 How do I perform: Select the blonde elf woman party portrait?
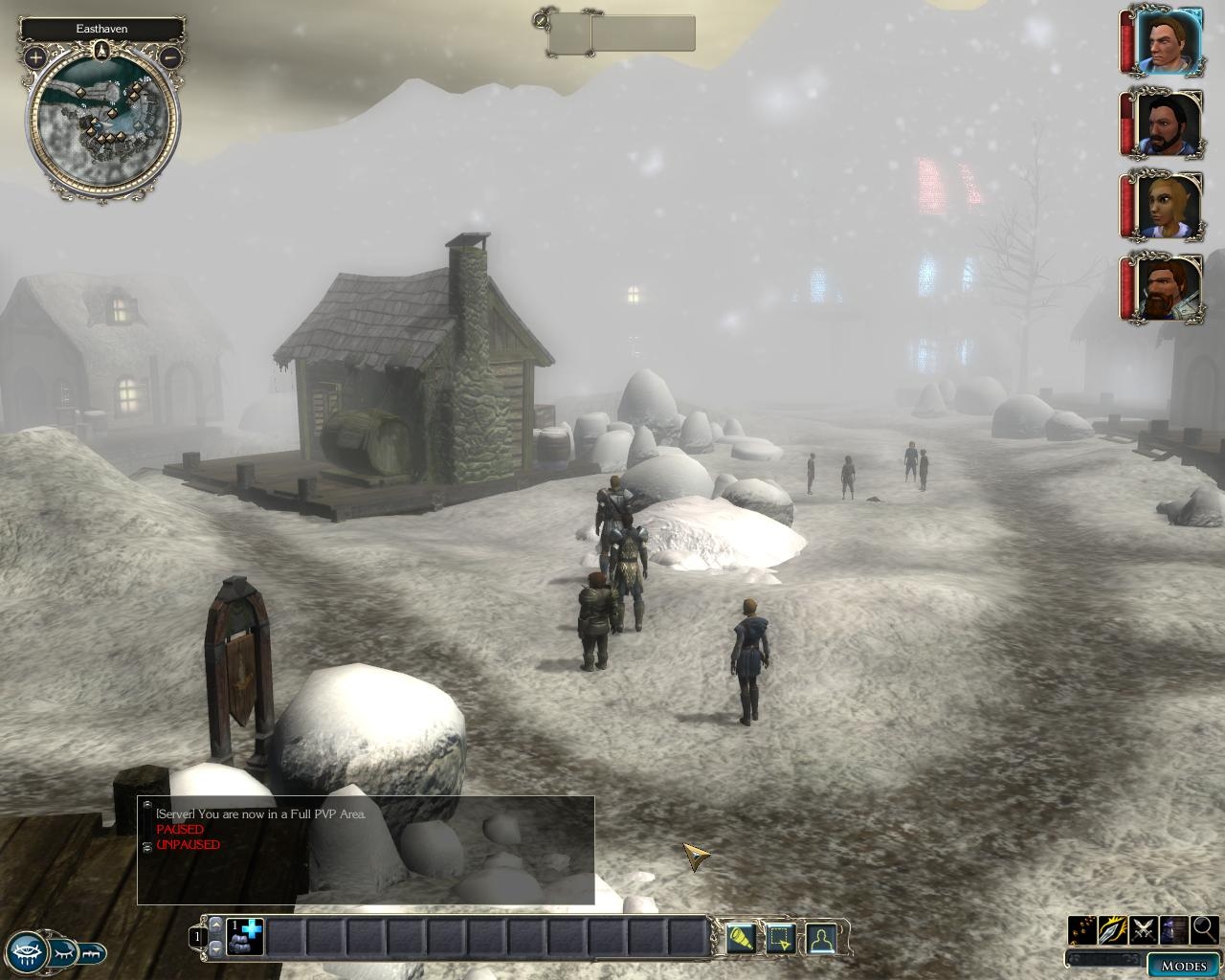pos(1168,207)
